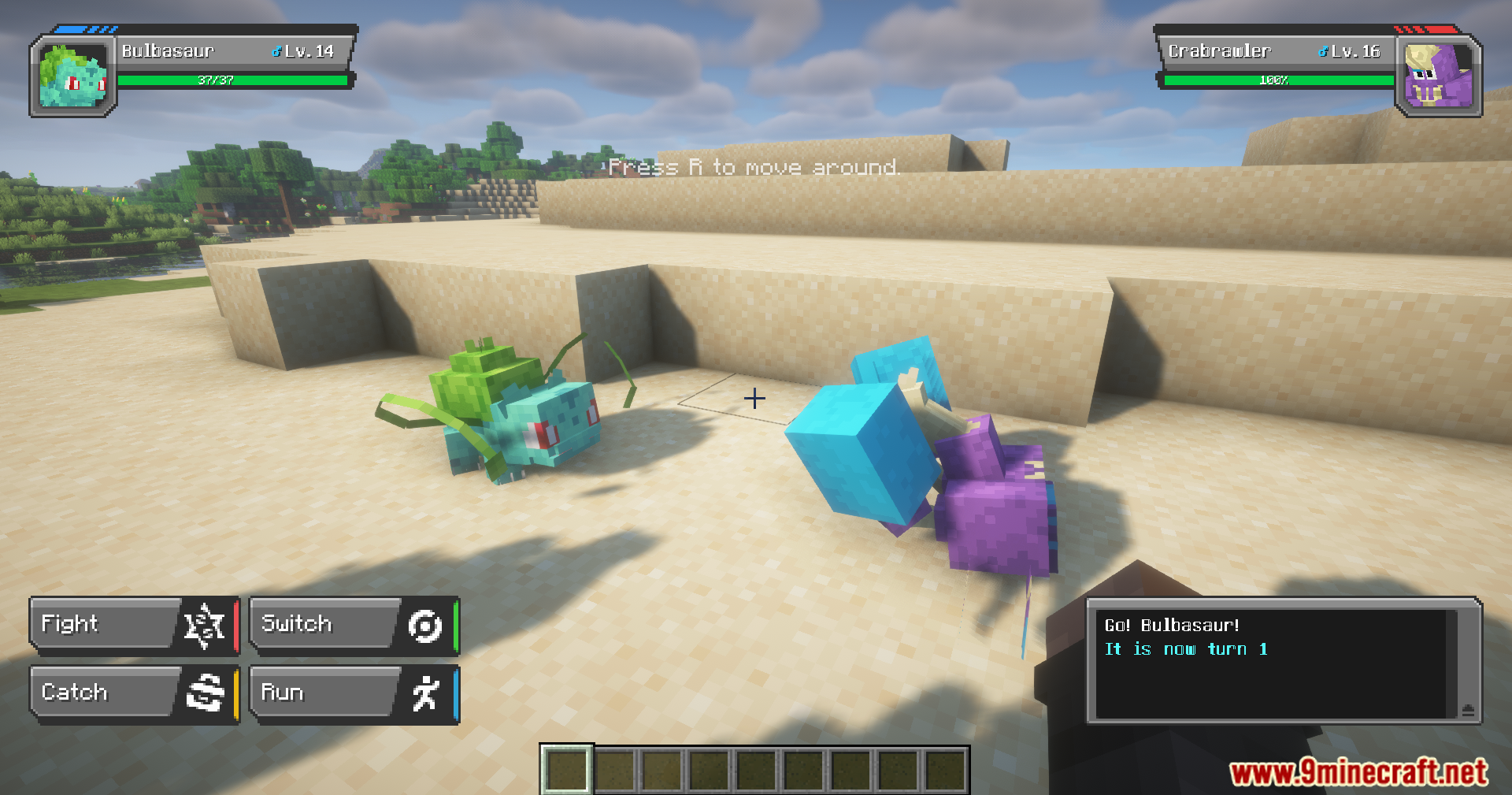Click Crabrawler's portrait in battle header
The height and width of the screenshot is (795, 1512).
point(1438,77)
